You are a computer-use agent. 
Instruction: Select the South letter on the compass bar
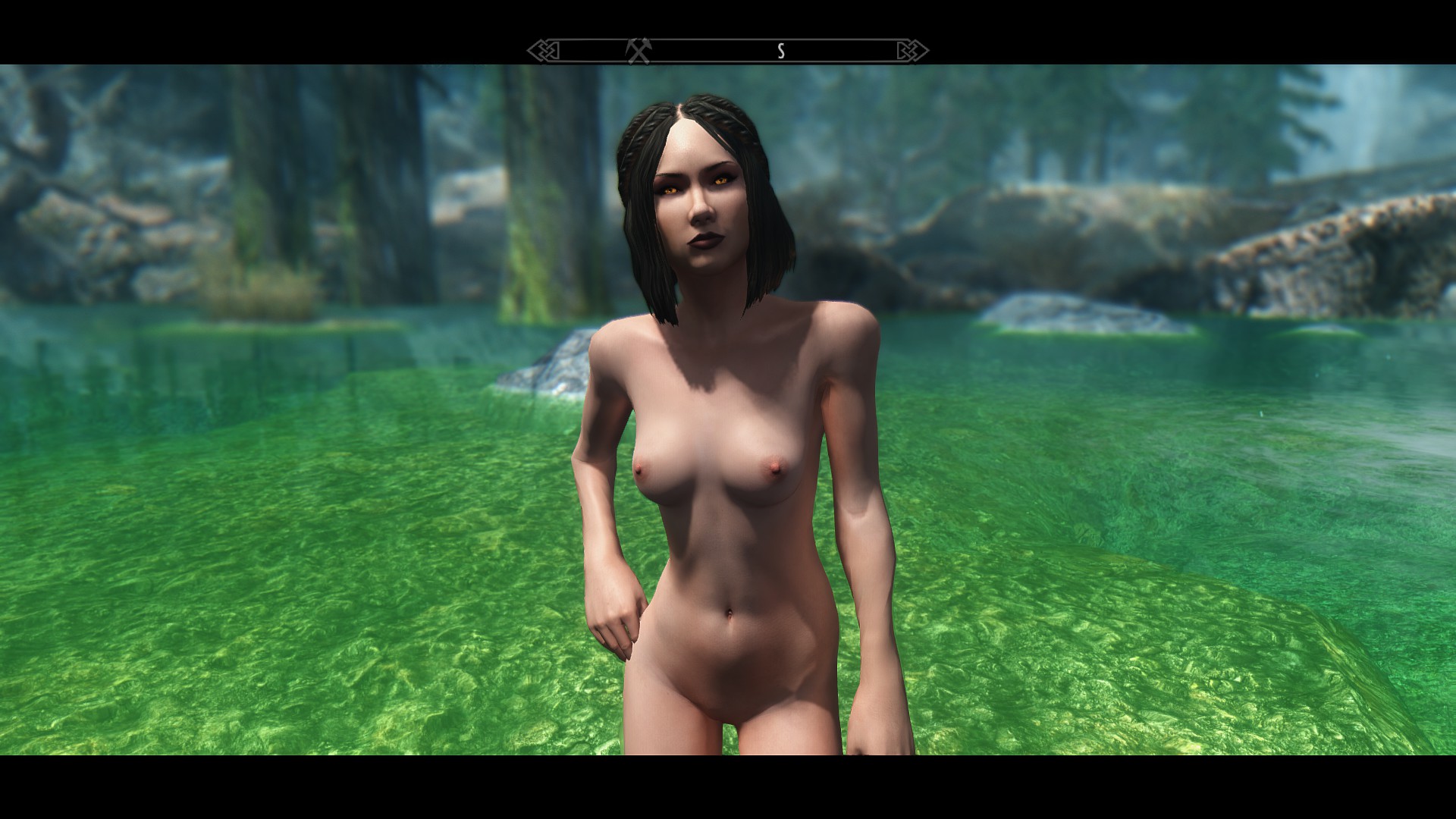(780, 51)
